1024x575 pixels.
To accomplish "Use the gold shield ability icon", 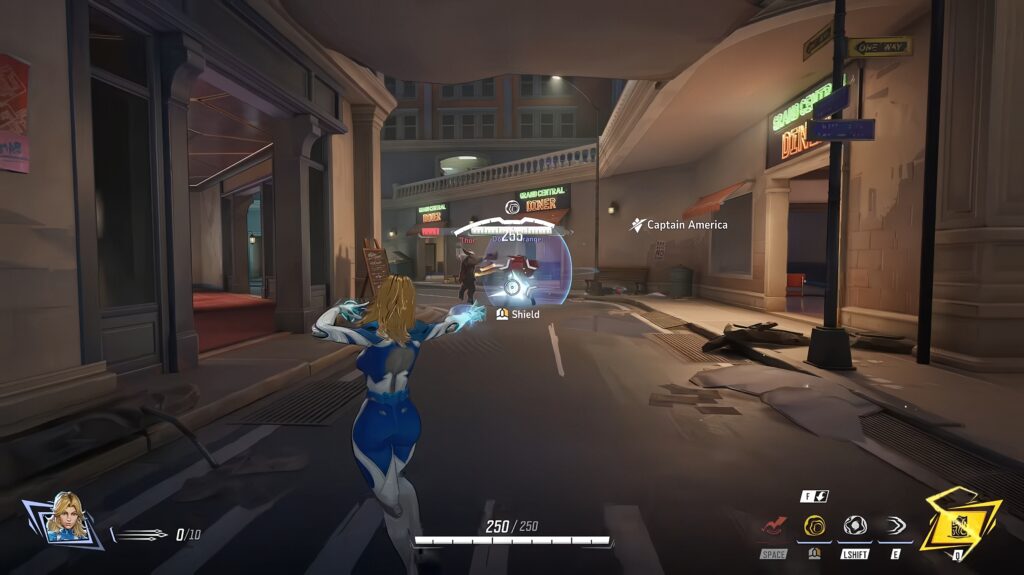I will [x=814, y=526].
